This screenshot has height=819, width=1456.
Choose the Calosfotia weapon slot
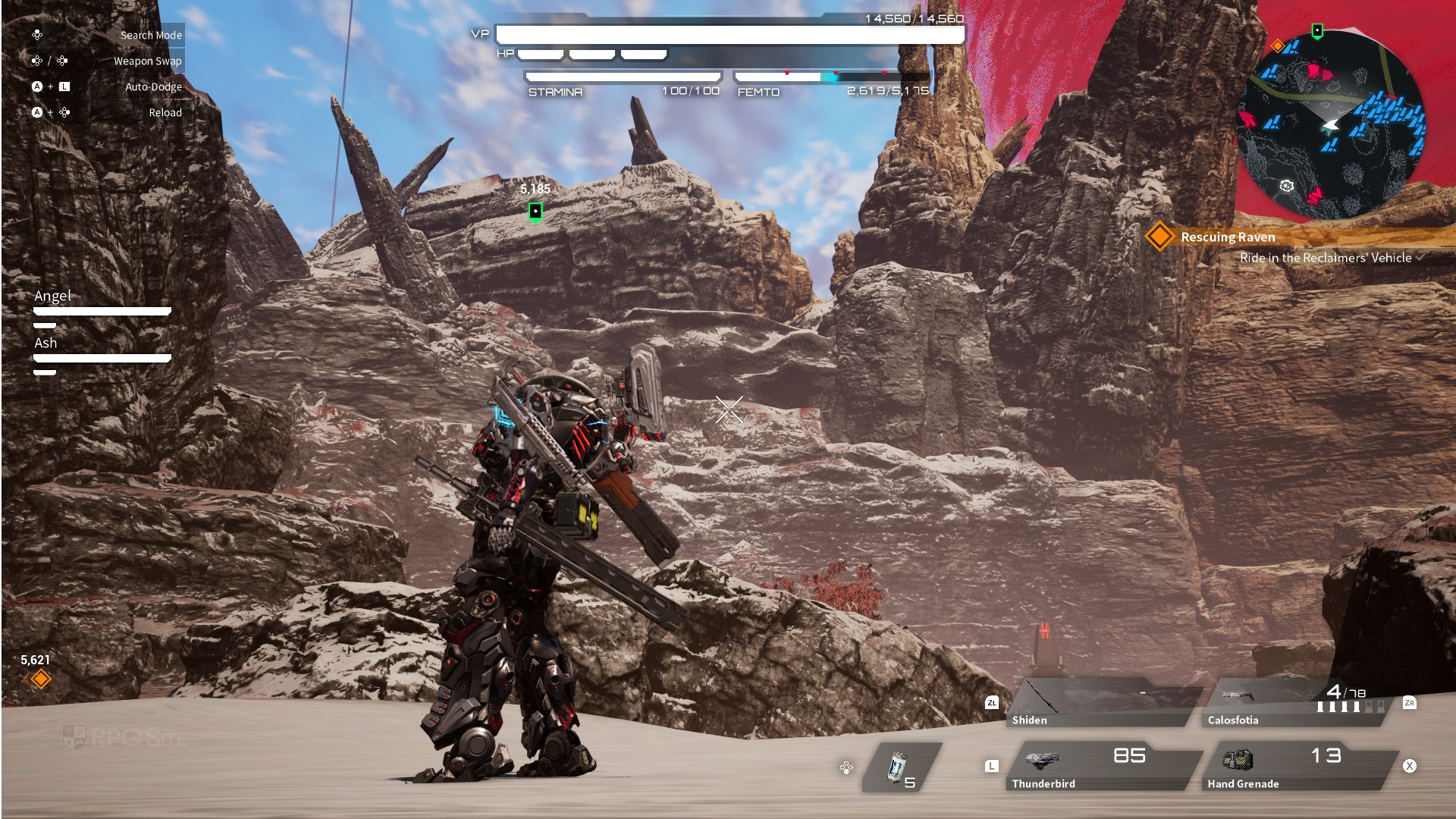coord(1297,703)
